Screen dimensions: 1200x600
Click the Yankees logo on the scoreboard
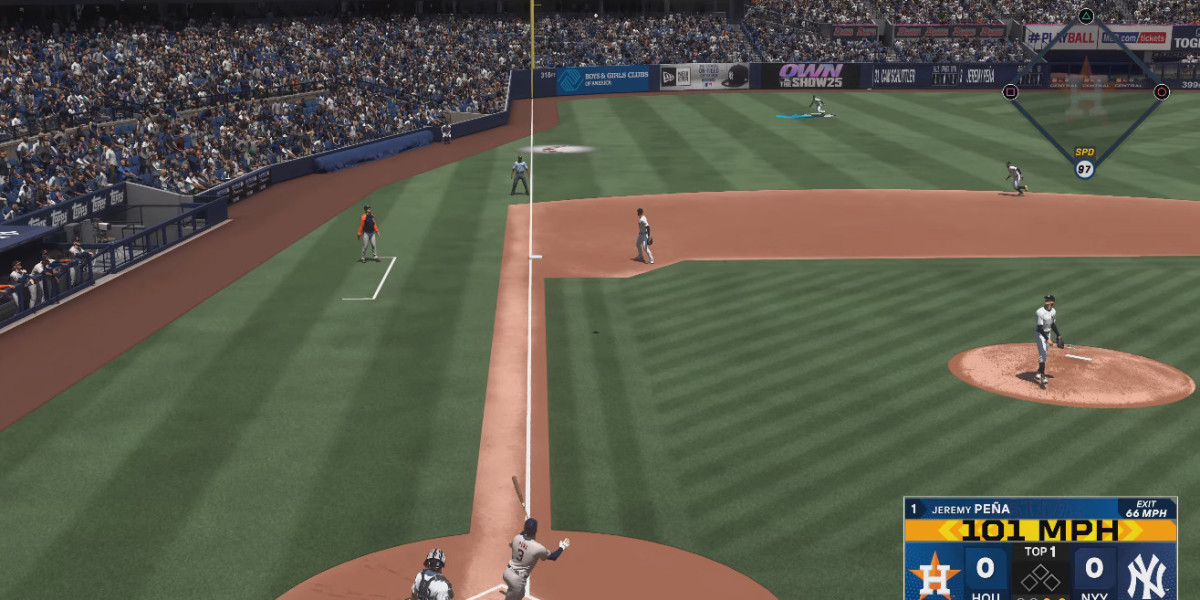pos(1146,574)
